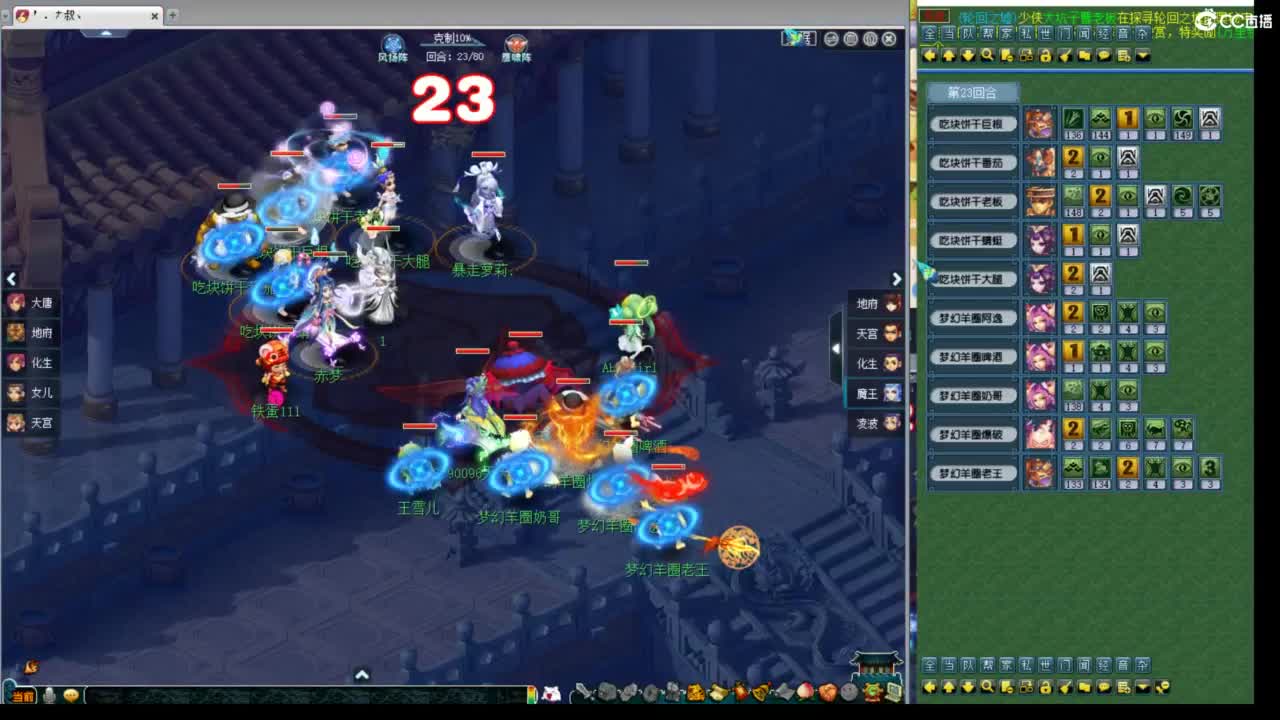Click the 梦幻羊圈老王 unit button
Viewport: 1280px width, 720px height.
tap(972, 472)
